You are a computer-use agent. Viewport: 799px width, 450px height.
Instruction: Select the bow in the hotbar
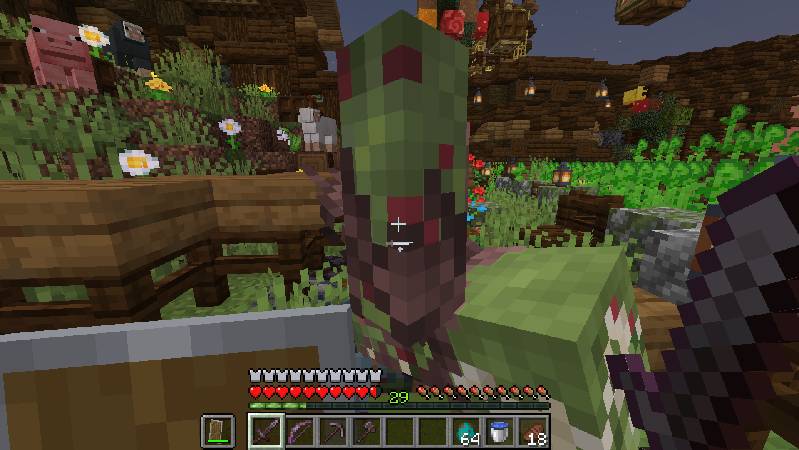tap(299, 432)
